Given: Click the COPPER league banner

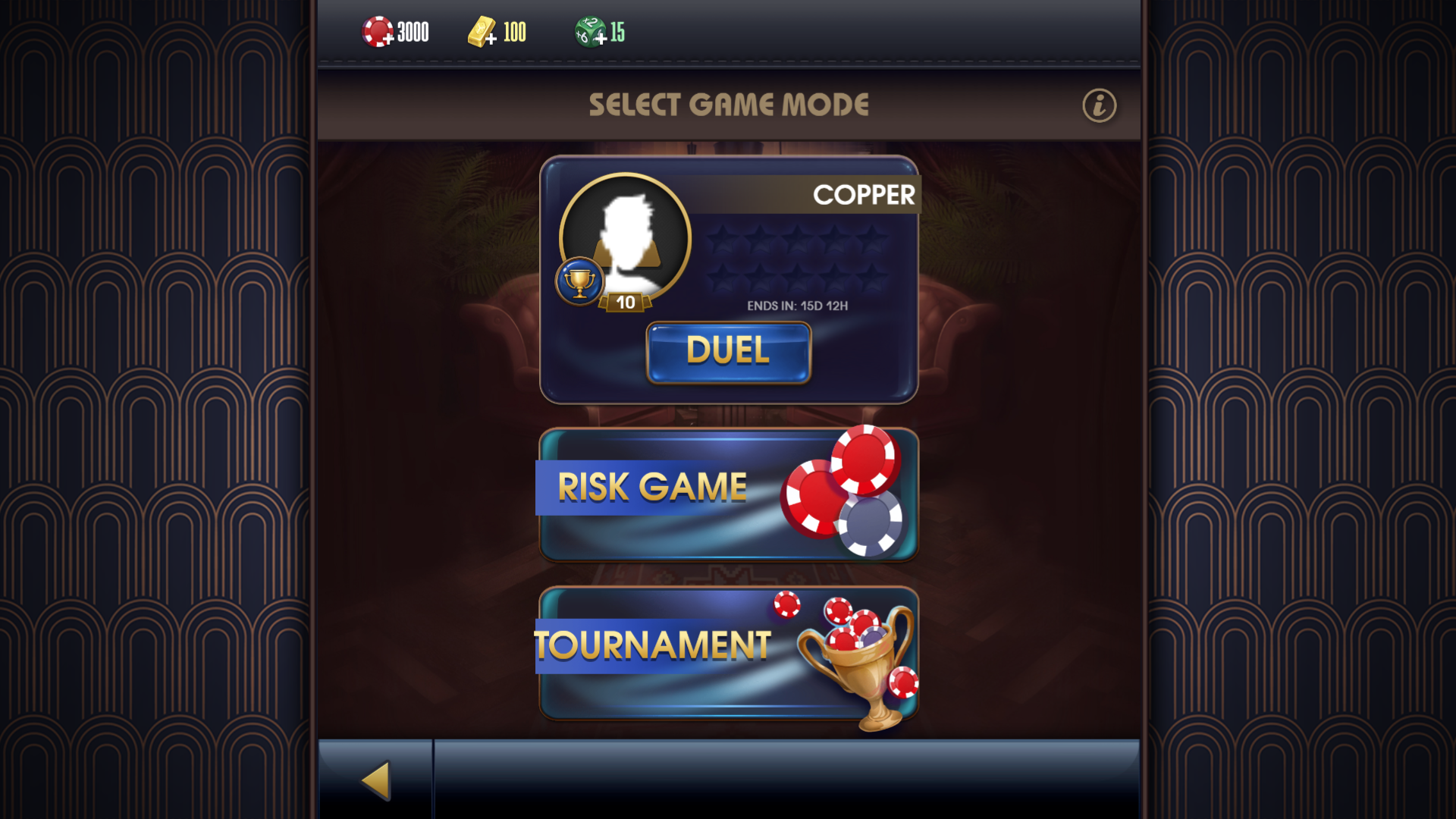Looking at the screenshot, I should [864, 195].
